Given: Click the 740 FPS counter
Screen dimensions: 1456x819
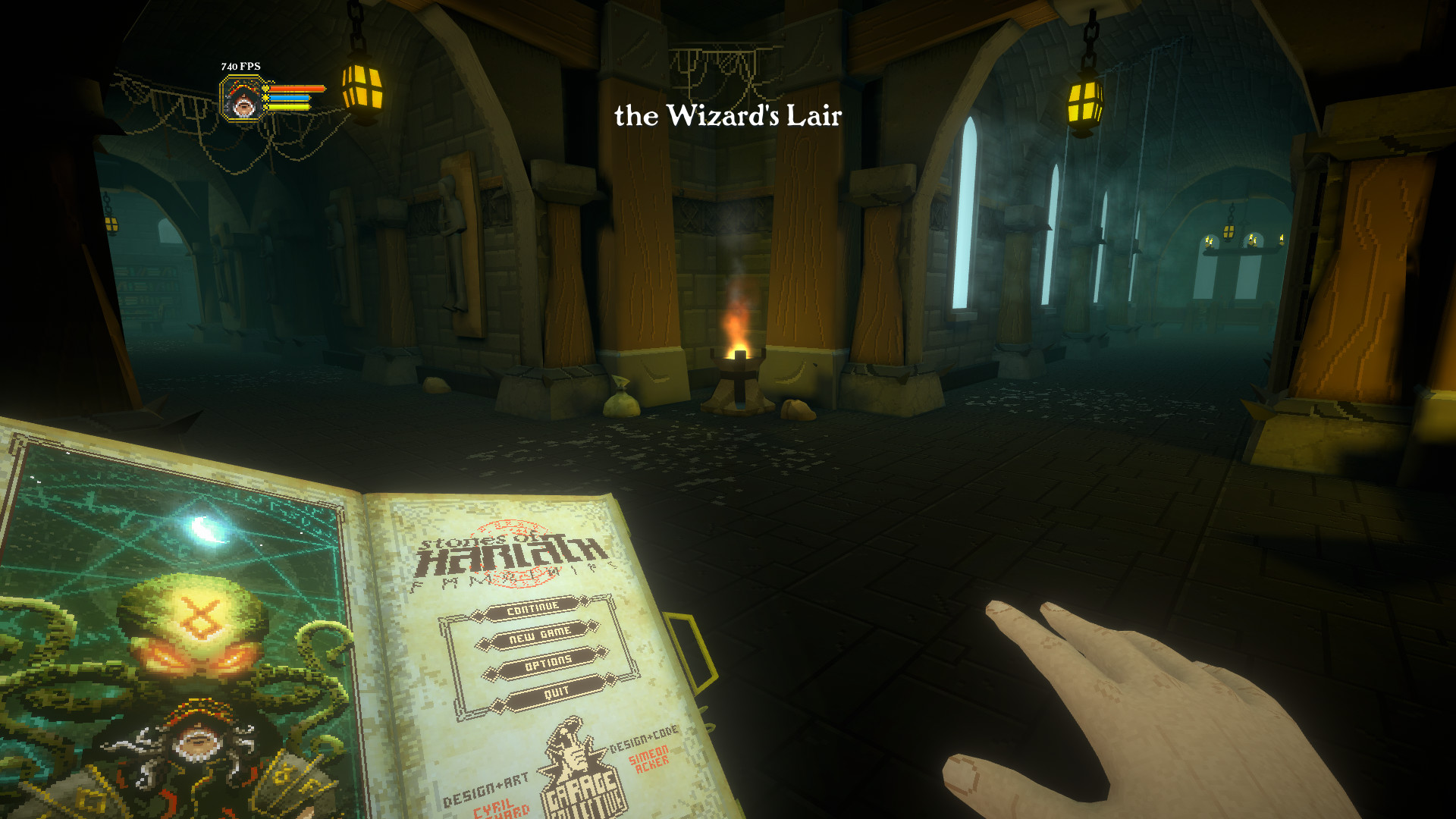Looking at the screenshot, I should coord(240,66).
